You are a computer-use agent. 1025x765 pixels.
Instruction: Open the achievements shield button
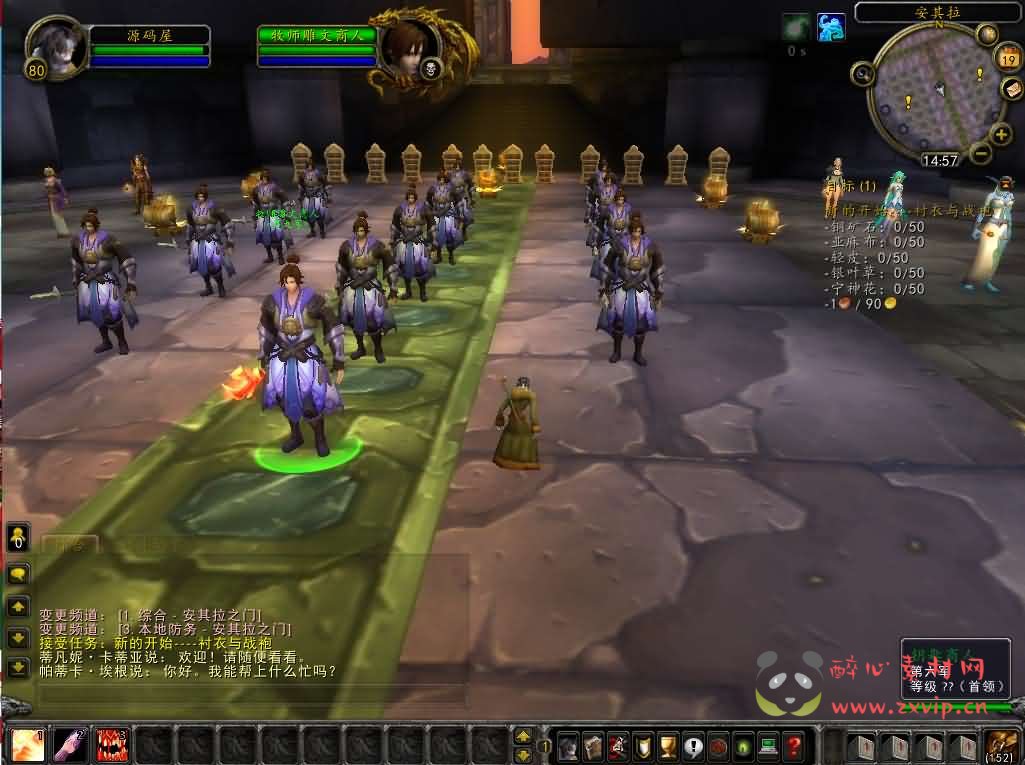644,745
